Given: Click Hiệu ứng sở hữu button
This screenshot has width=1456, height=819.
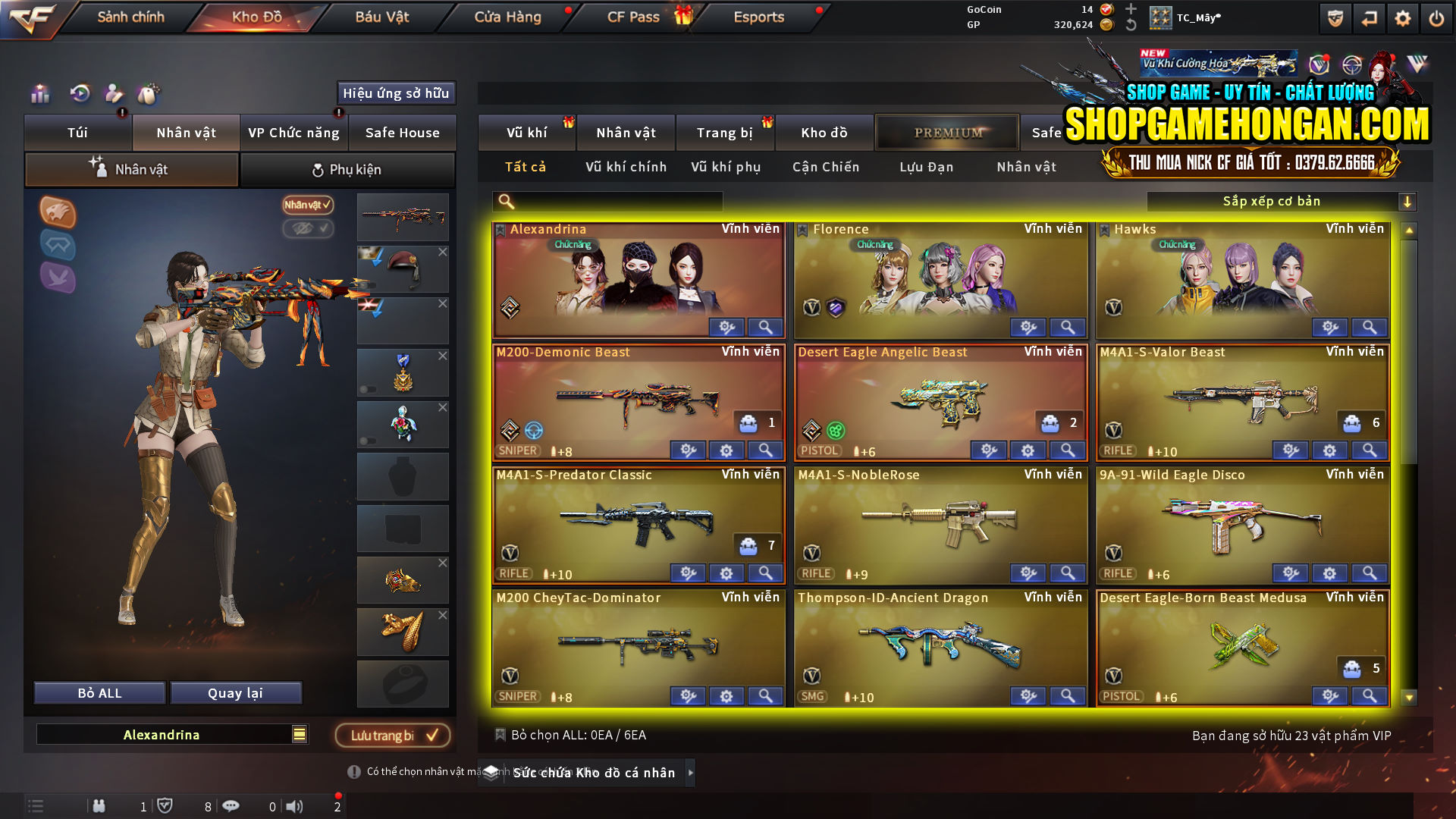Looking at the screenshot, I should [395, 93].
